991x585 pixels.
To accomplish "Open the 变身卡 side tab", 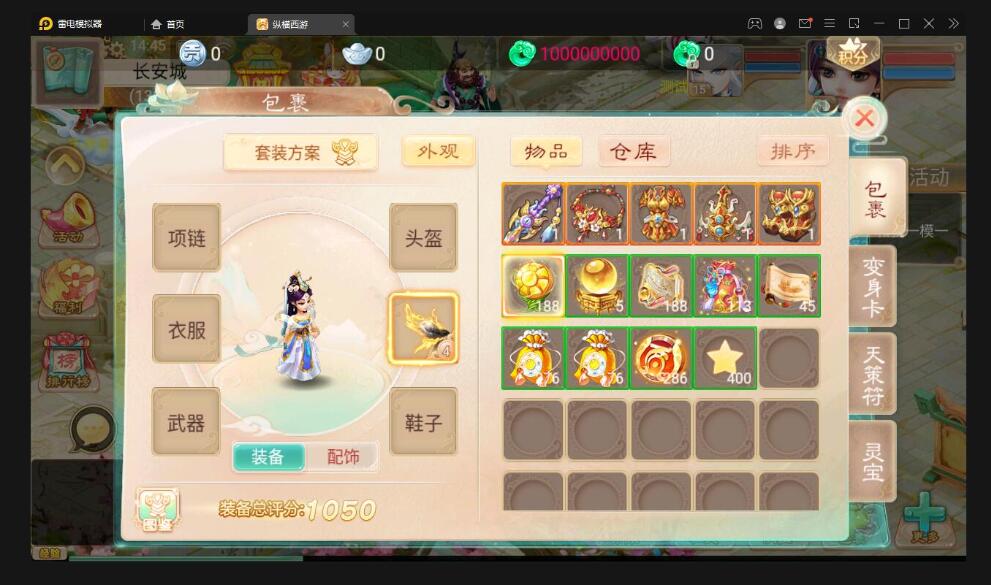I will [x=873, y=285].
